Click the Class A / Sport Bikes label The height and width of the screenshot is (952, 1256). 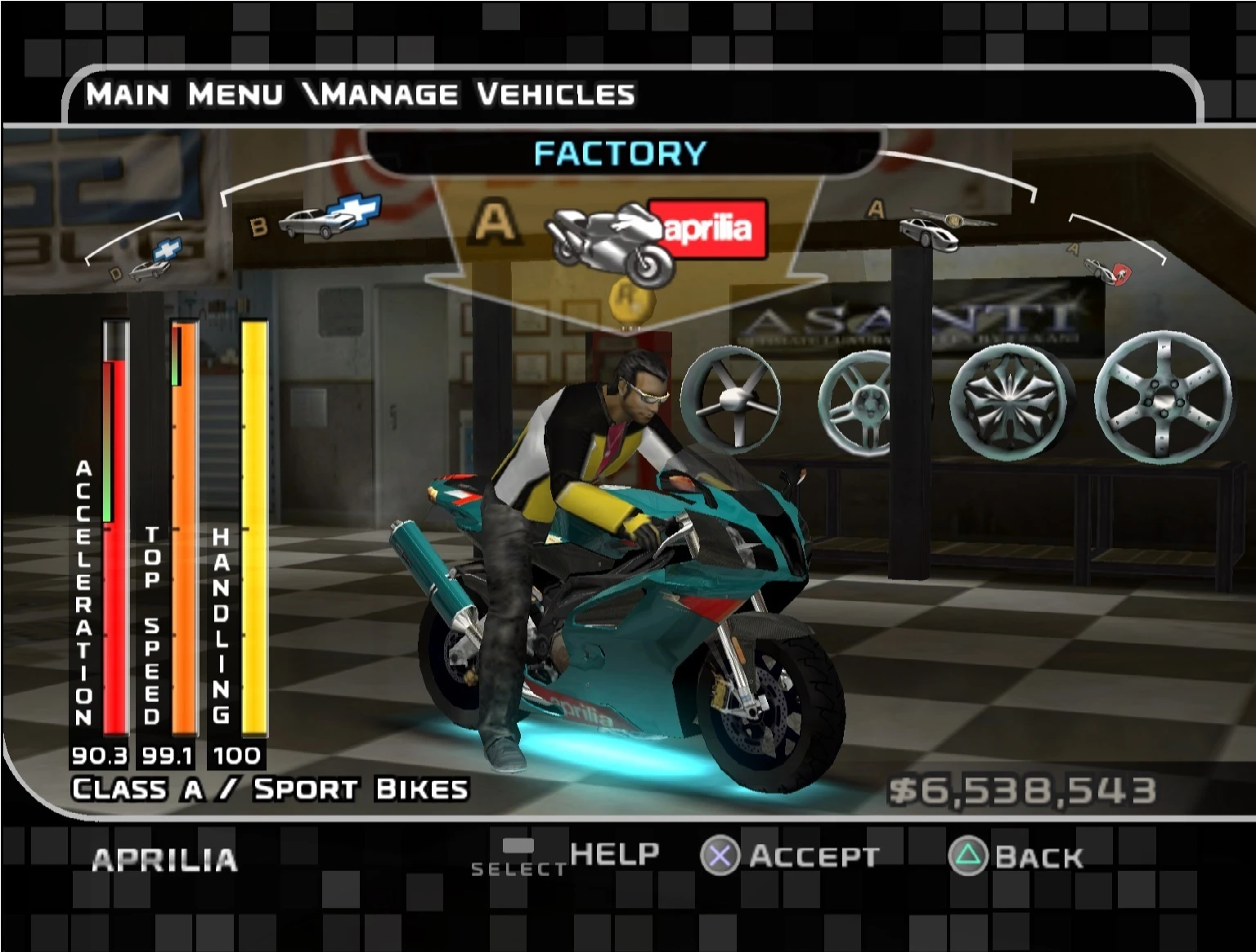pos(268,788)
